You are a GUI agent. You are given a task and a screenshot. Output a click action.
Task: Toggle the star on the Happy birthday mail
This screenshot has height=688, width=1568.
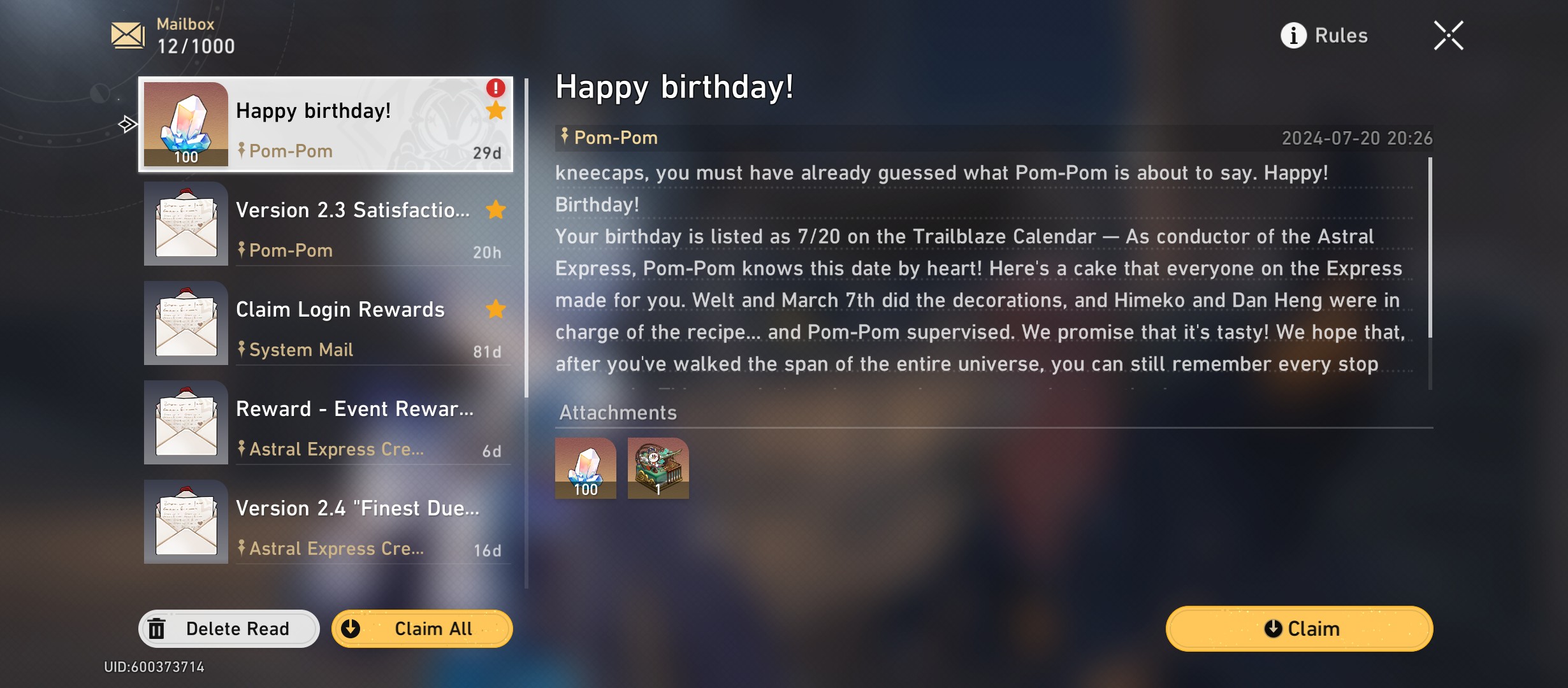pos(495,111)
